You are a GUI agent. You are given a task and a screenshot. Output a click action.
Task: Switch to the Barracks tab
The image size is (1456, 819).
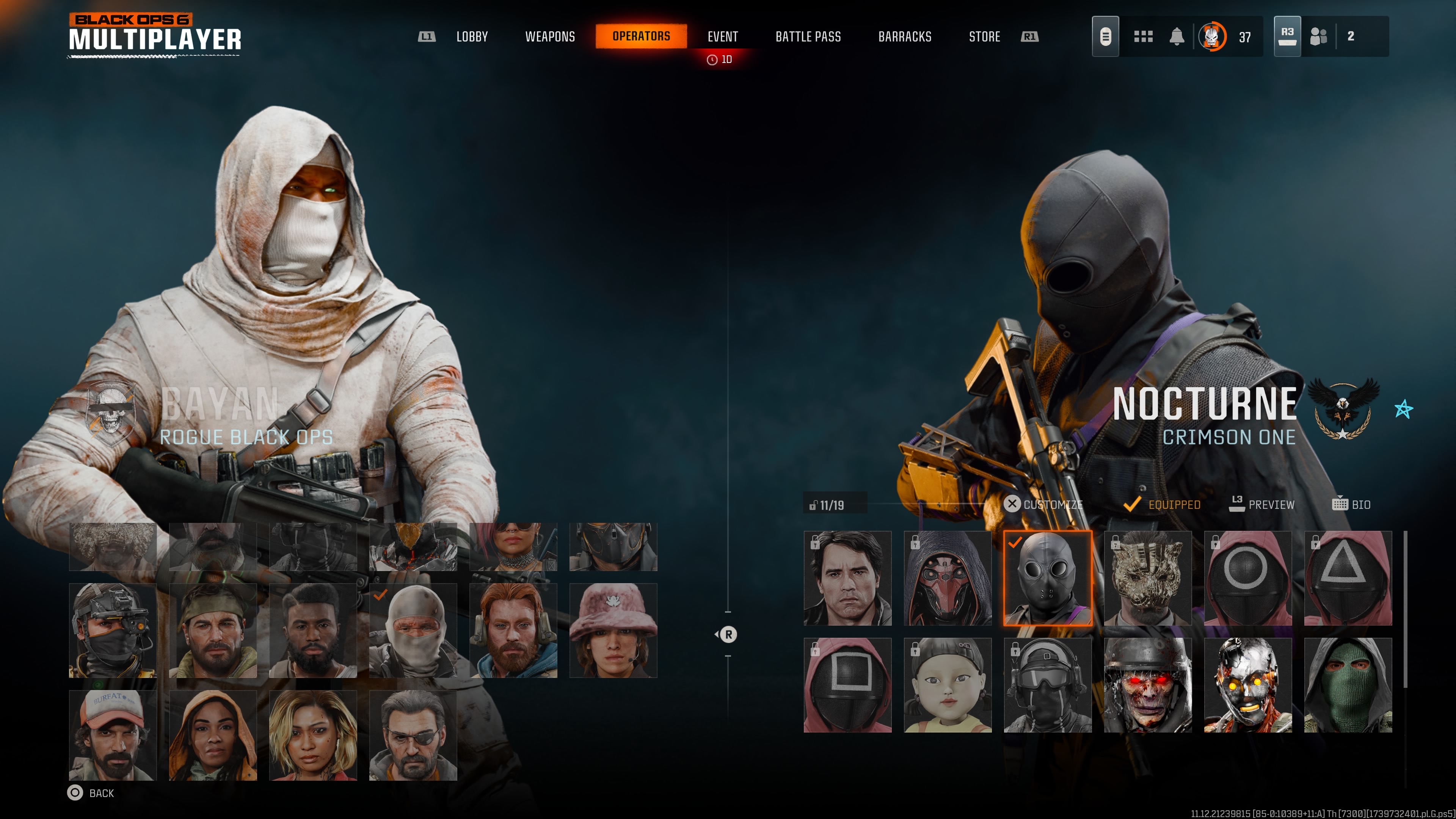pyautogui.click(x=904, y=37)
